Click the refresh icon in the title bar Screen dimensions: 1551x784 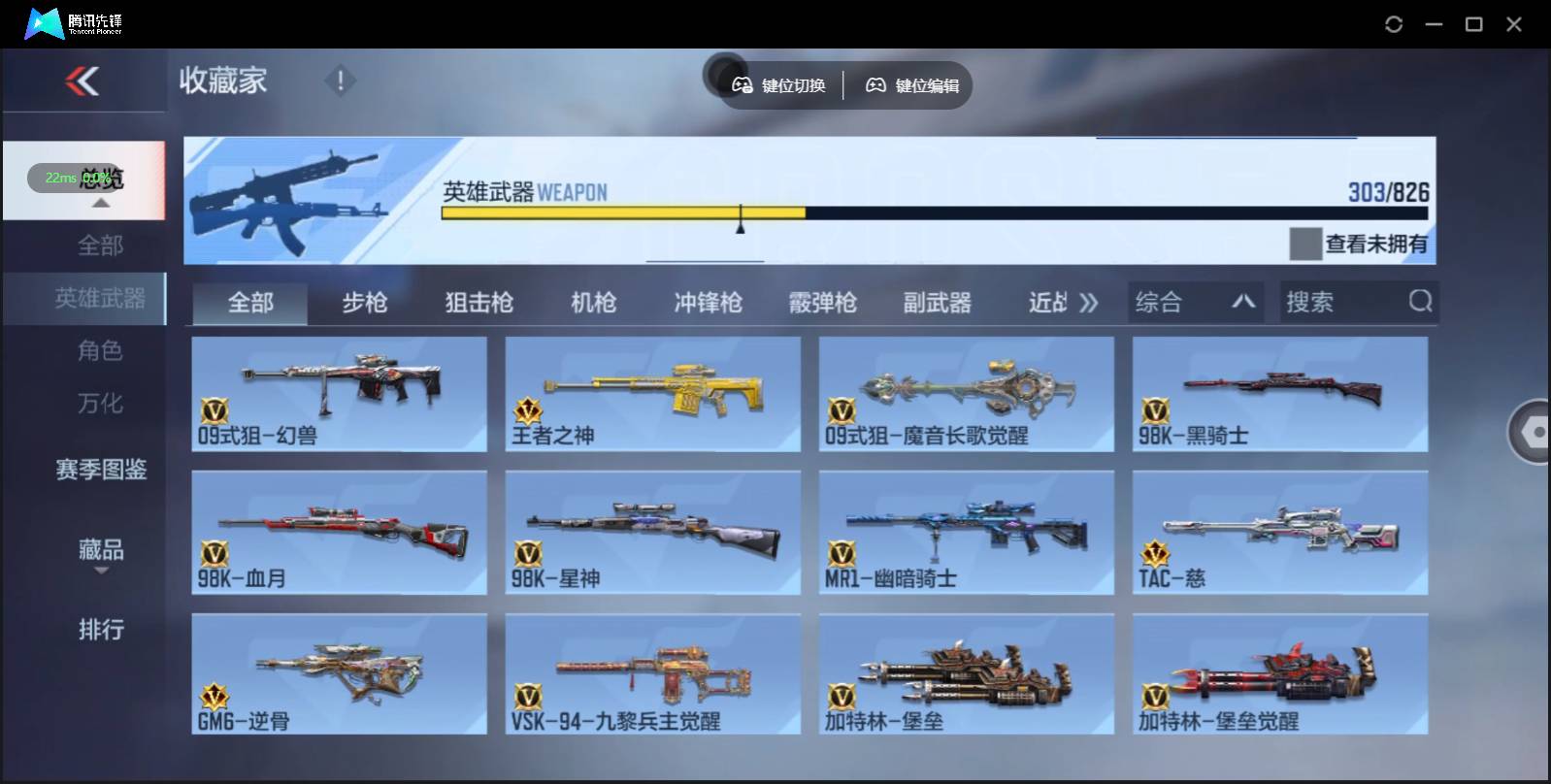[1396, 23]
